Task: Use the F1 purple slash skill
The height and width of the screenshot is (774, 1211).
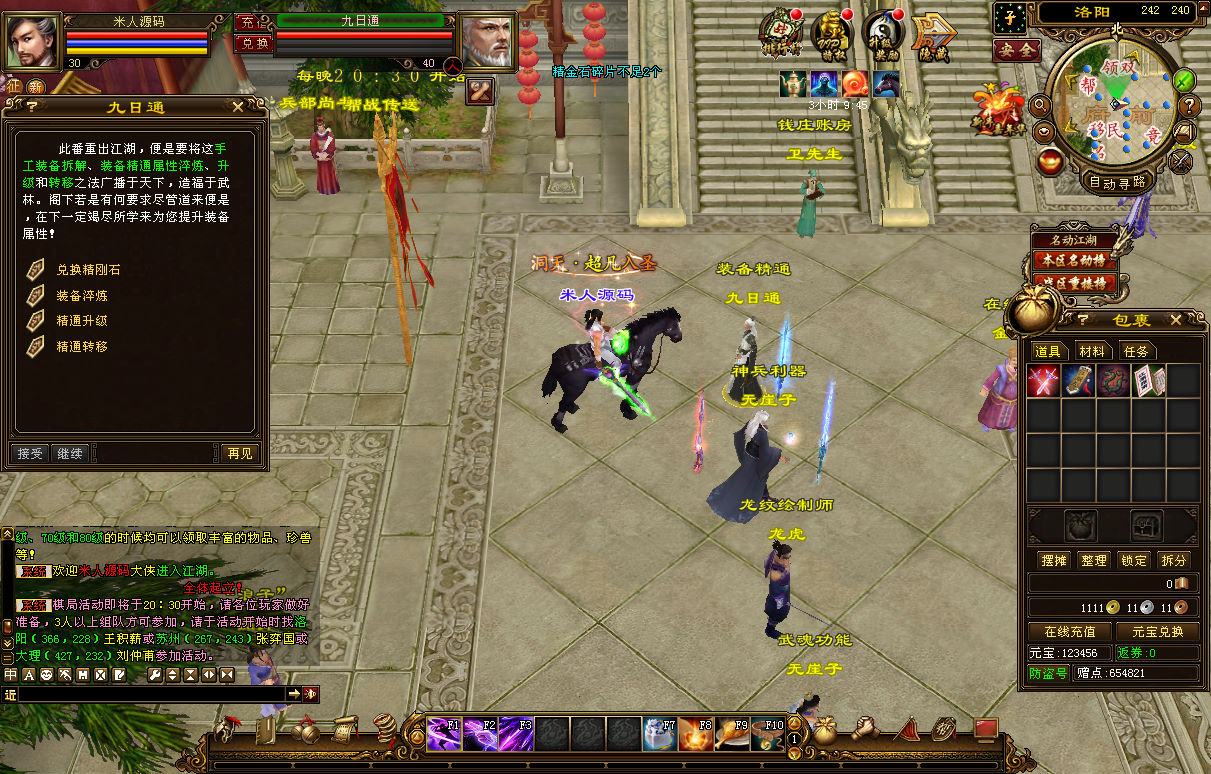Action: tap(444, 734)
